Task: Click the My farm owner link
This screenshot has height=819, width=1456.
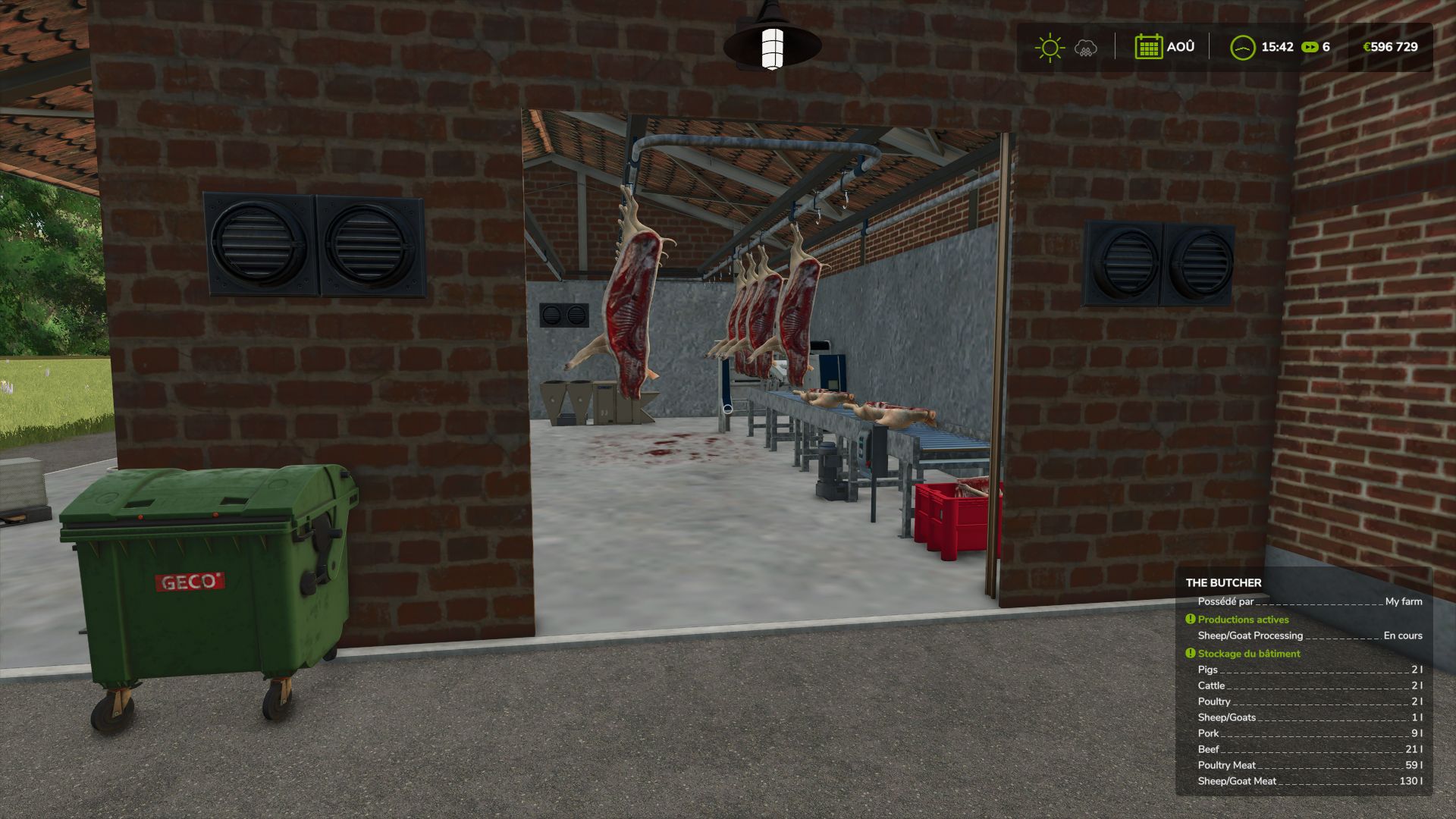Action: (x=1404, y=601)
